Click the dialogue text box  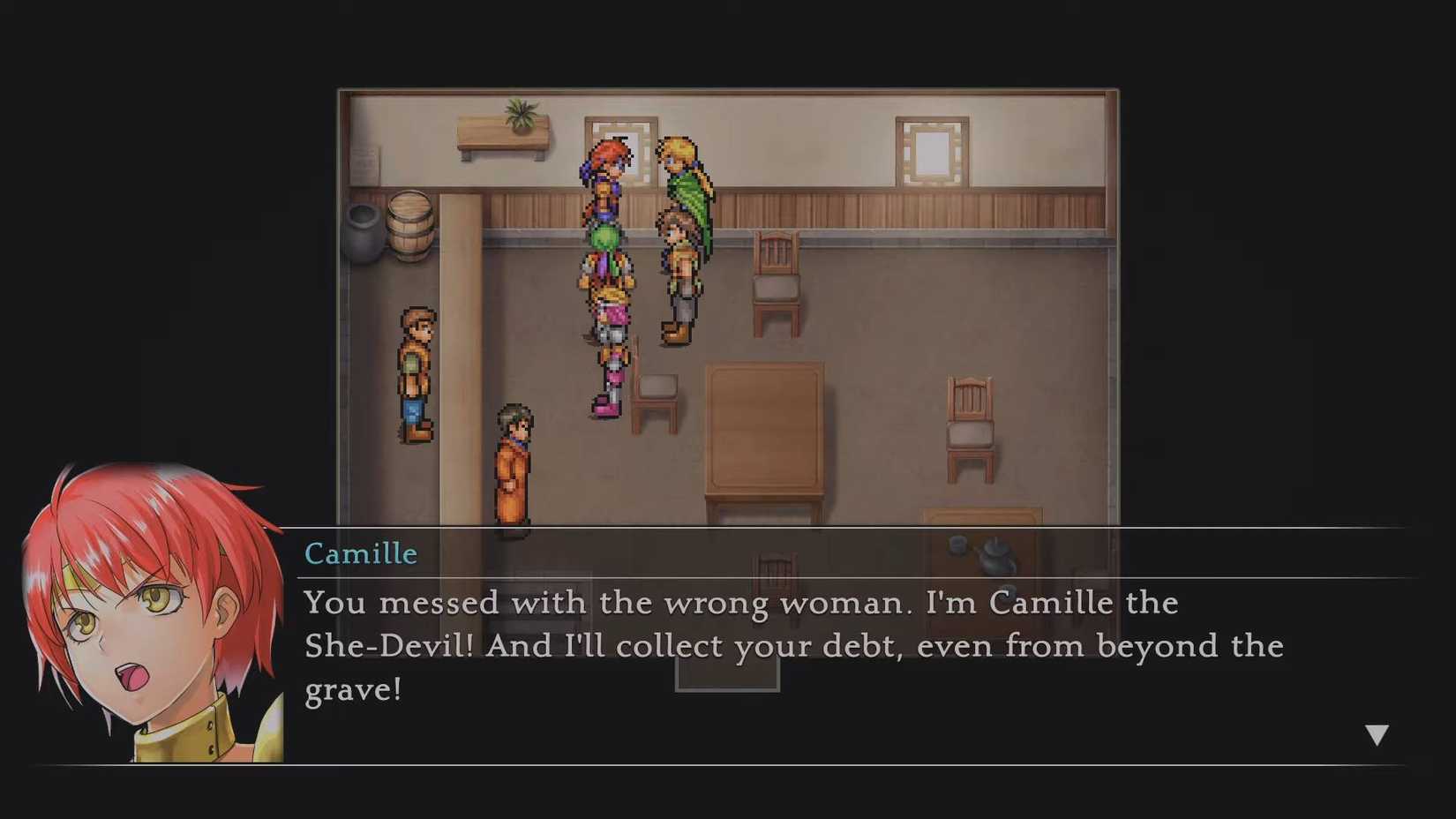coord(794,644)
